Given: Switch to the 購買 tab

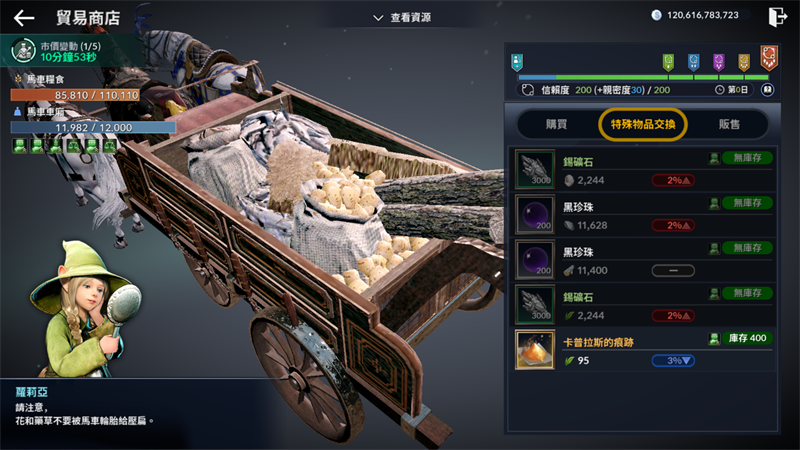Looking at the screenshot, I should 554,124.
